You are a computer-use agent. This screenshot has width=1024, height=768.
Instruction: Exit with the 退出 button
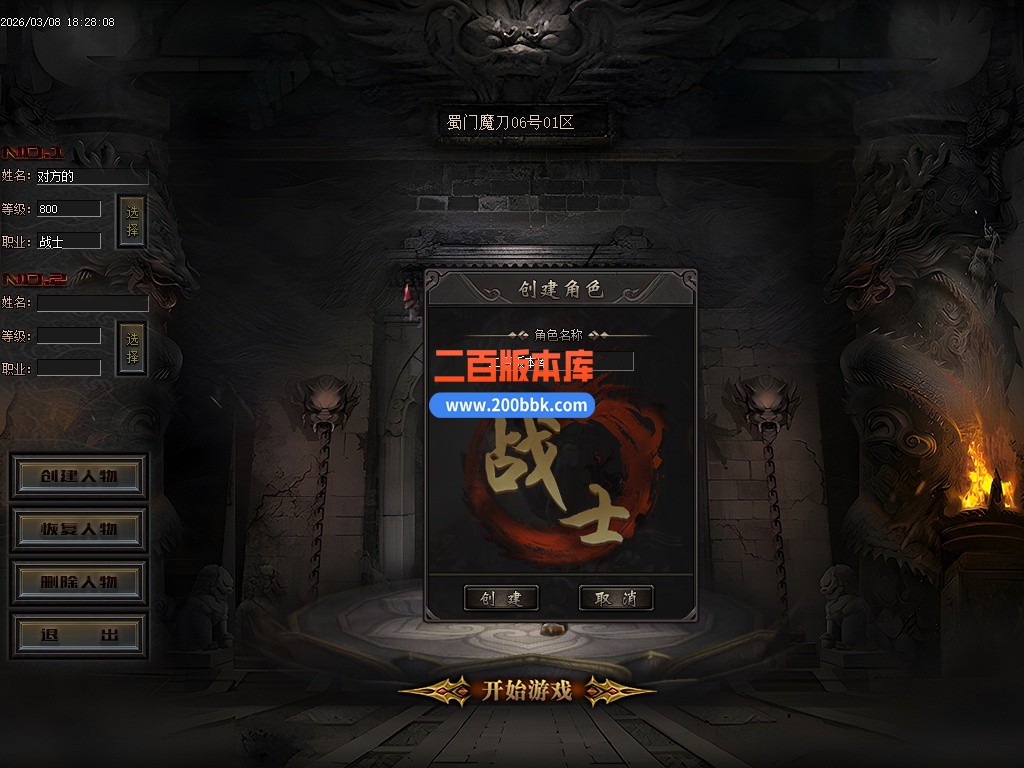click(79, 636)
